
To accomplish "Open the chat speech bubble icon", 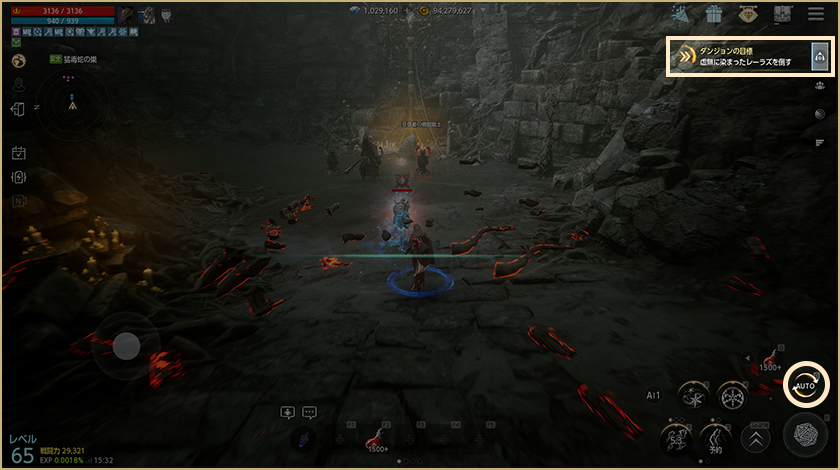I will (309, 411).
